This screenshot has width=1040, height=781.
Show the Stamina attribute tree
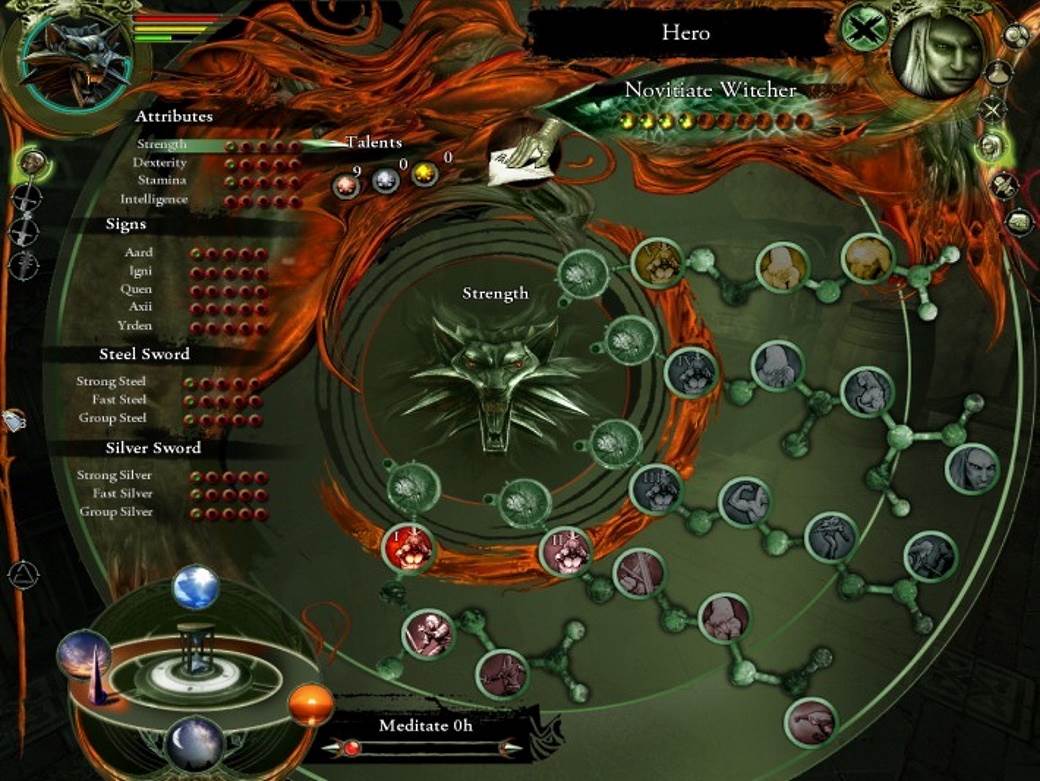(162, 181)
